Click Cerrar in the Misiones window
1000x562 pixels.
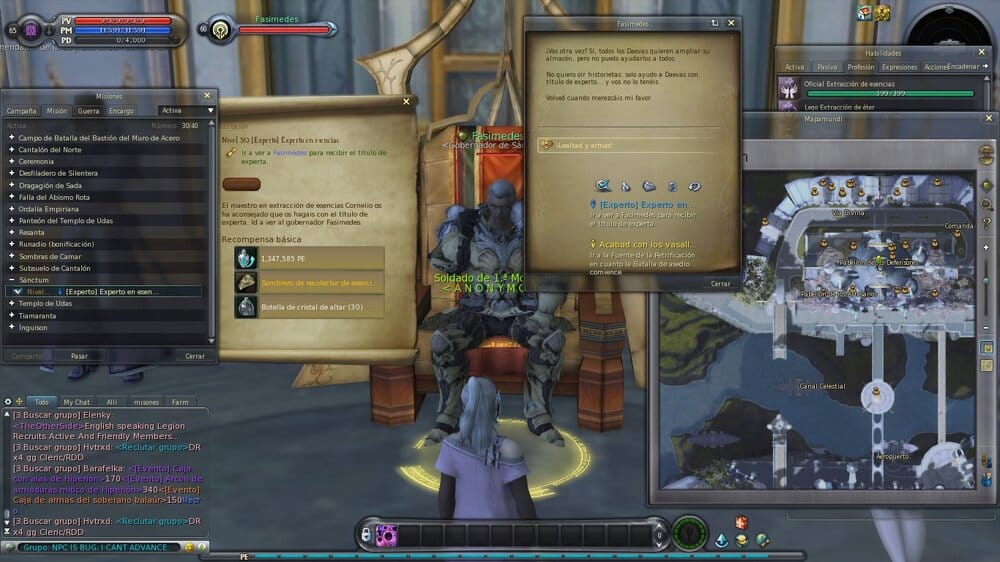(x=194, y=355)
